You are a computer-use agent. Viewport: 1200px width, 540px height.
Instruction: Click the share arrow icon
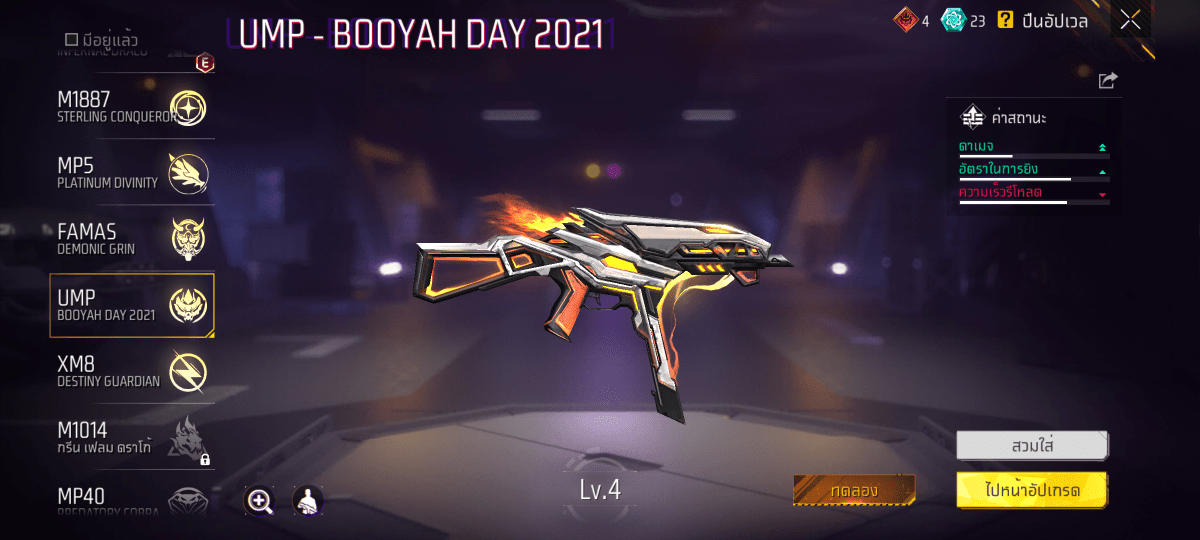[1107, 81]
